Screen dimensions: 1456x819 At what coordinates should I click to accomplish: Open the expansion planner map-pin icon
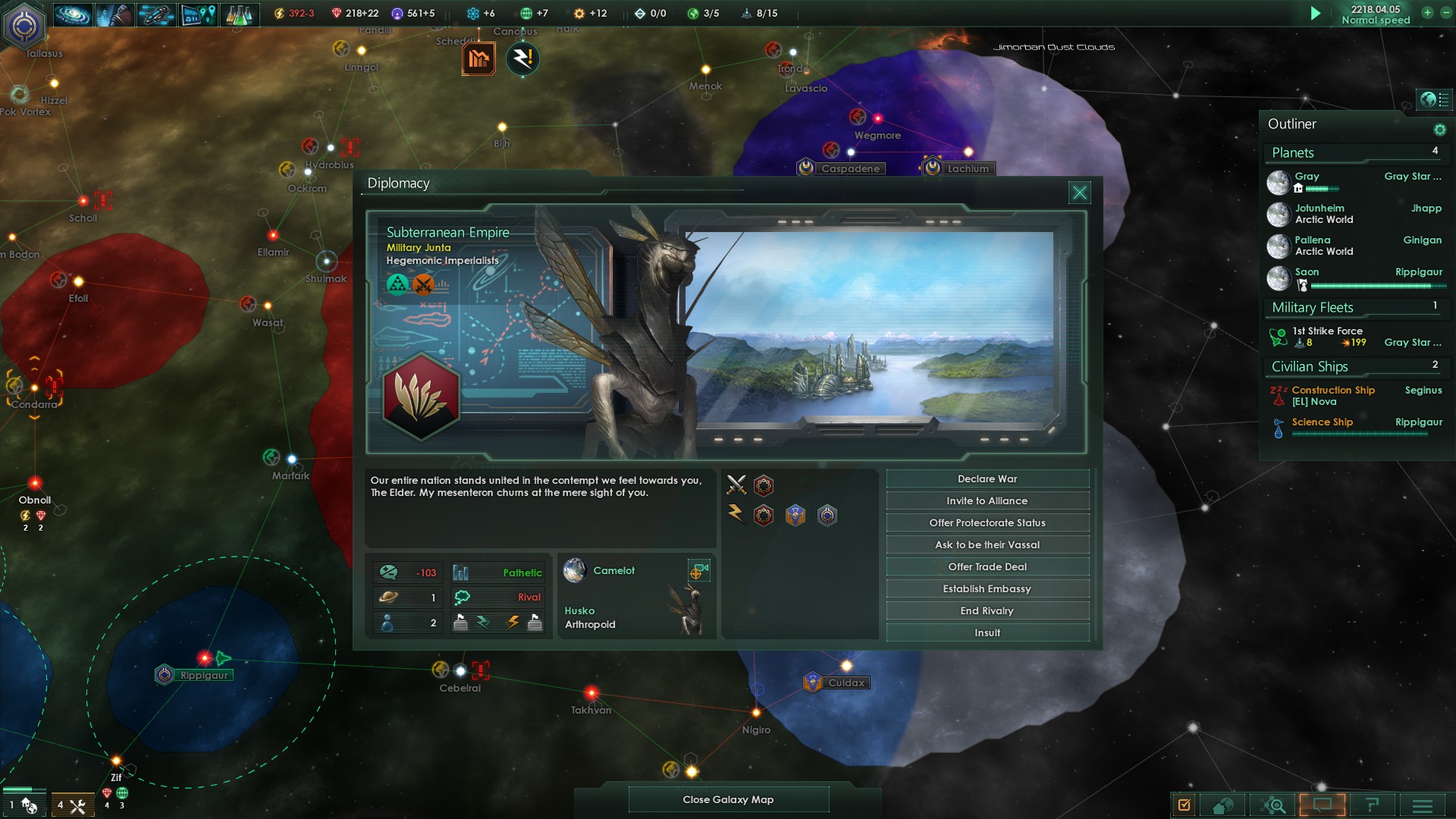pos(197,13)
